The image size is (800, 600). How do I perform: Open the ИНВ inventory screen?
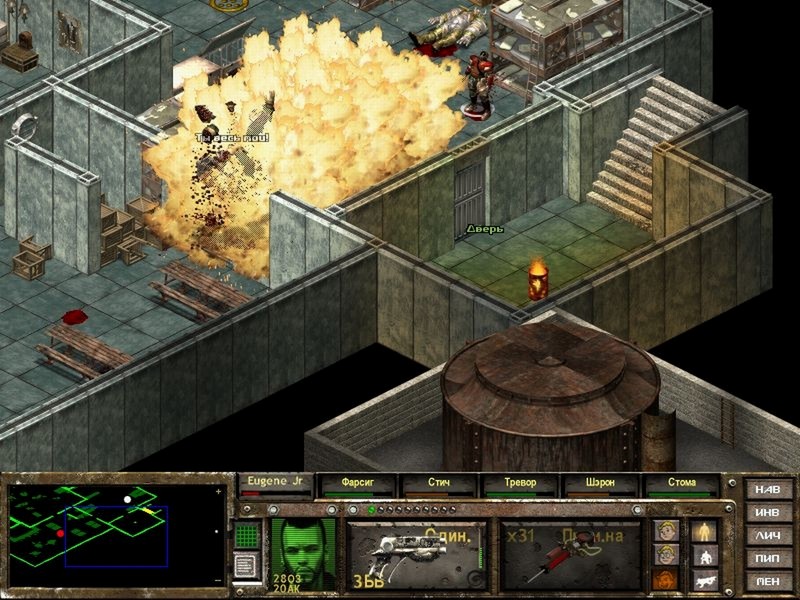coord(768,513)
